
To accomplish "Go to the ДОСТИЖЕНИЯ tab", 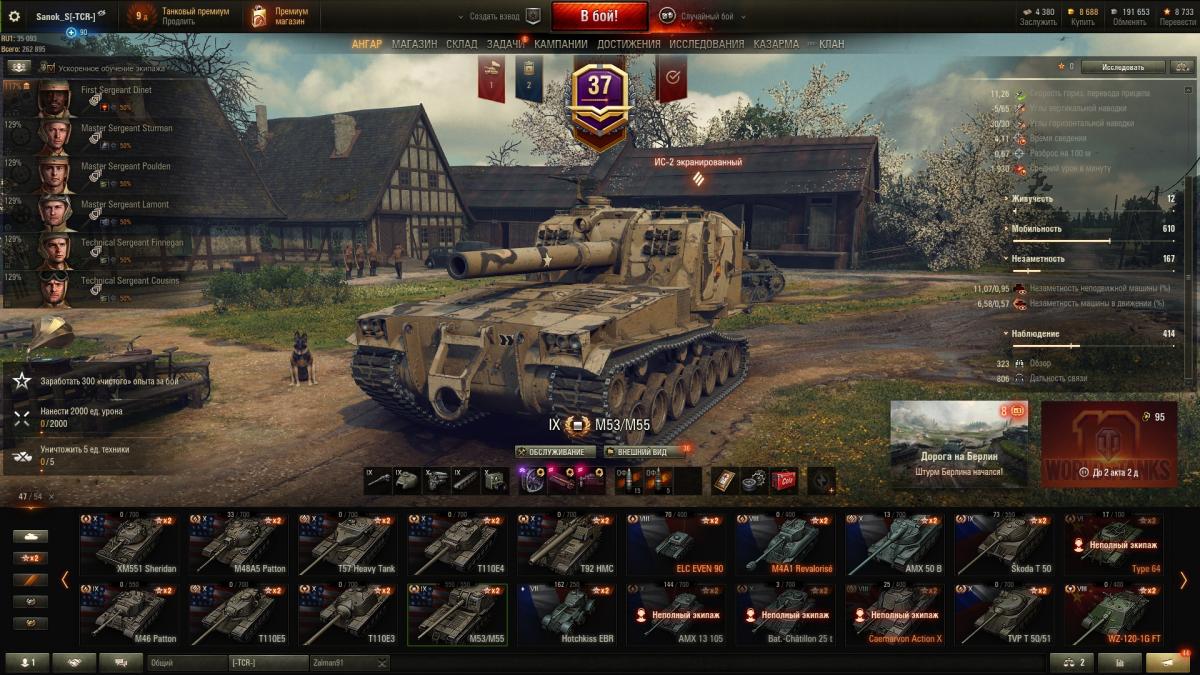I will point(628,44).
